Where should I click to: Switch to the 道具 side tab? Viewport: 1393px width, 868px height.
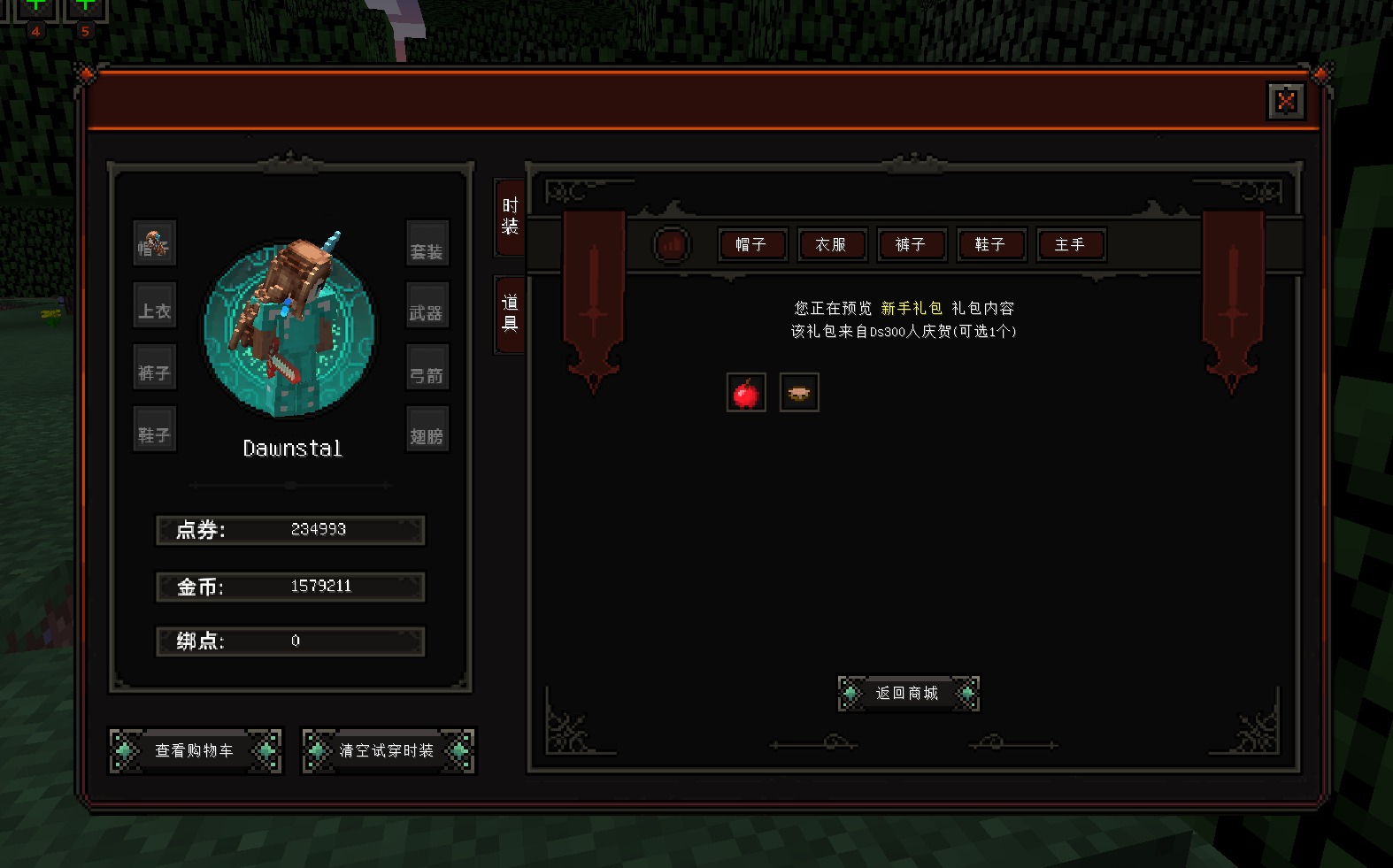510,313
